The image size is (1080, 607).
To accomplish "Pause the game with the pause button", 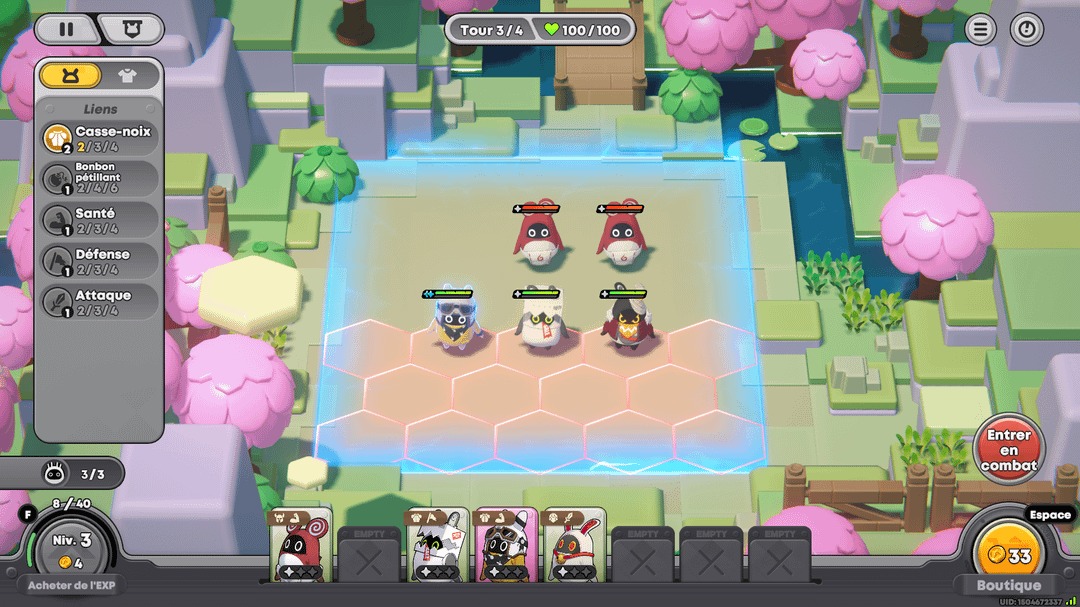I will click(x=66, y=29).
